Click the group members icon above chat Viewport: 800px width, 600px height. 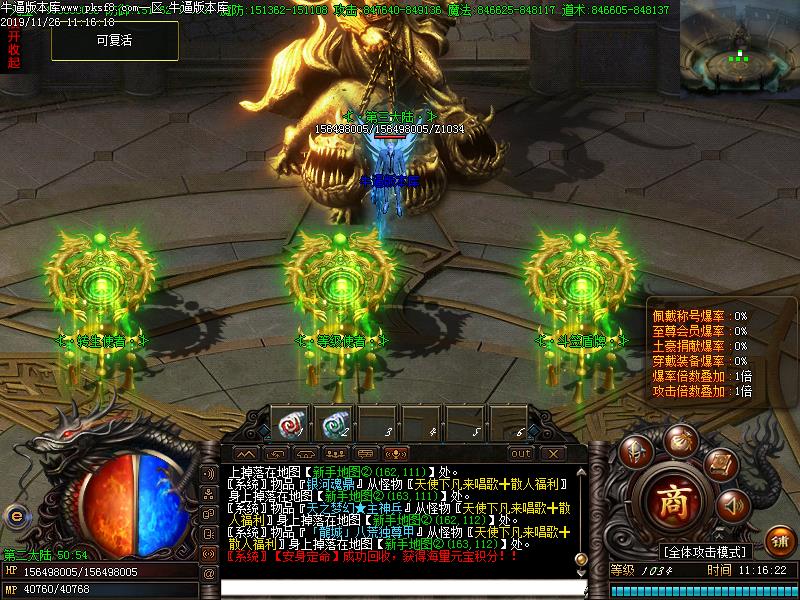(x=336, y=453)
